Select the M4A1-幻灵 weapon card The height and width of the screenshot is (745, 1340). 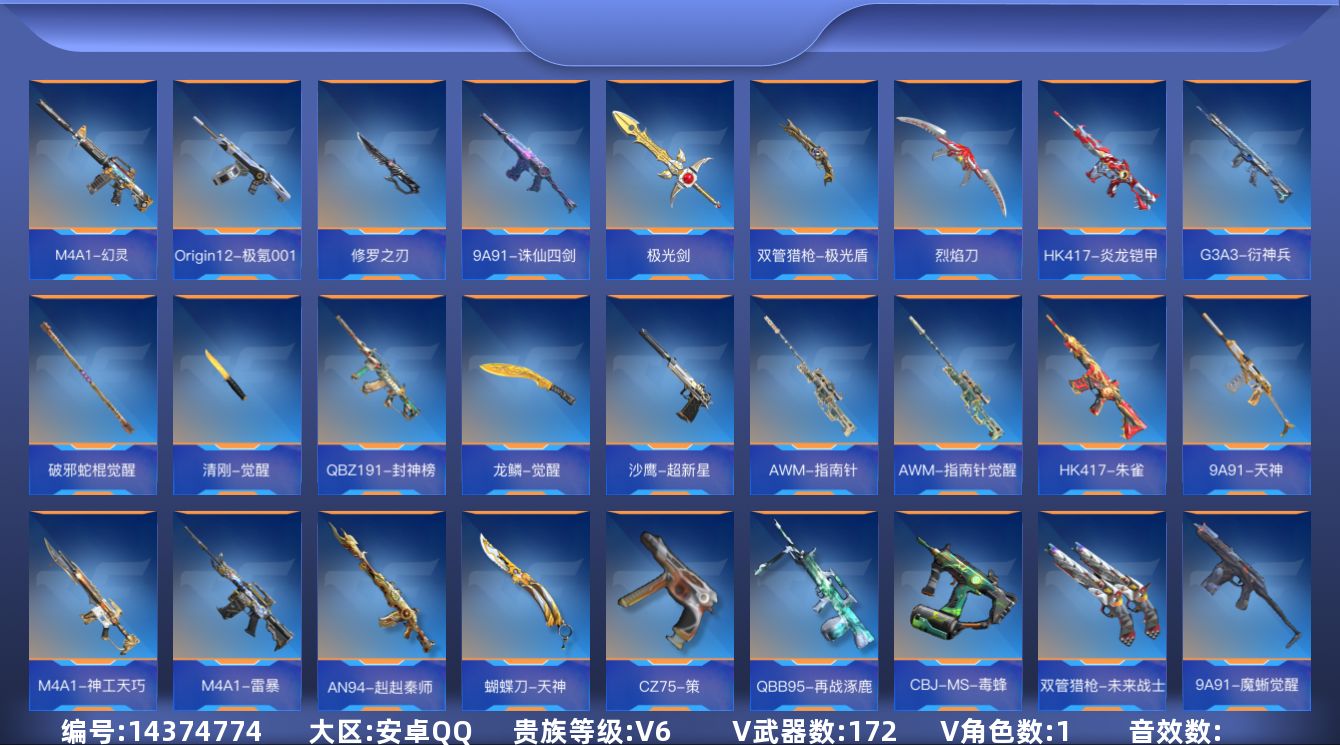(93, 170)
